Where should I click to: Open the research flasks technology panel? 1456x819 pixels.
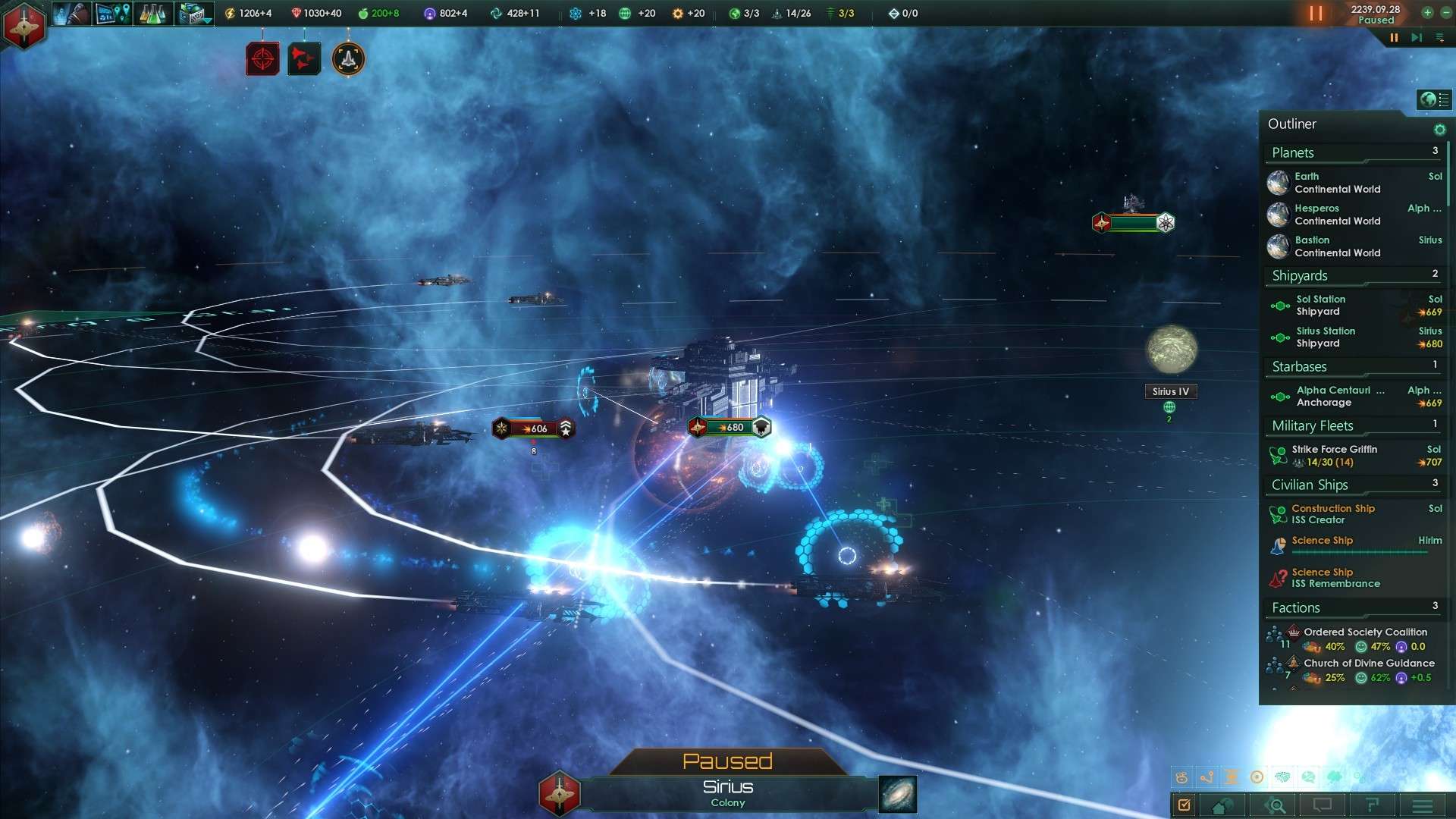point(152,14)
